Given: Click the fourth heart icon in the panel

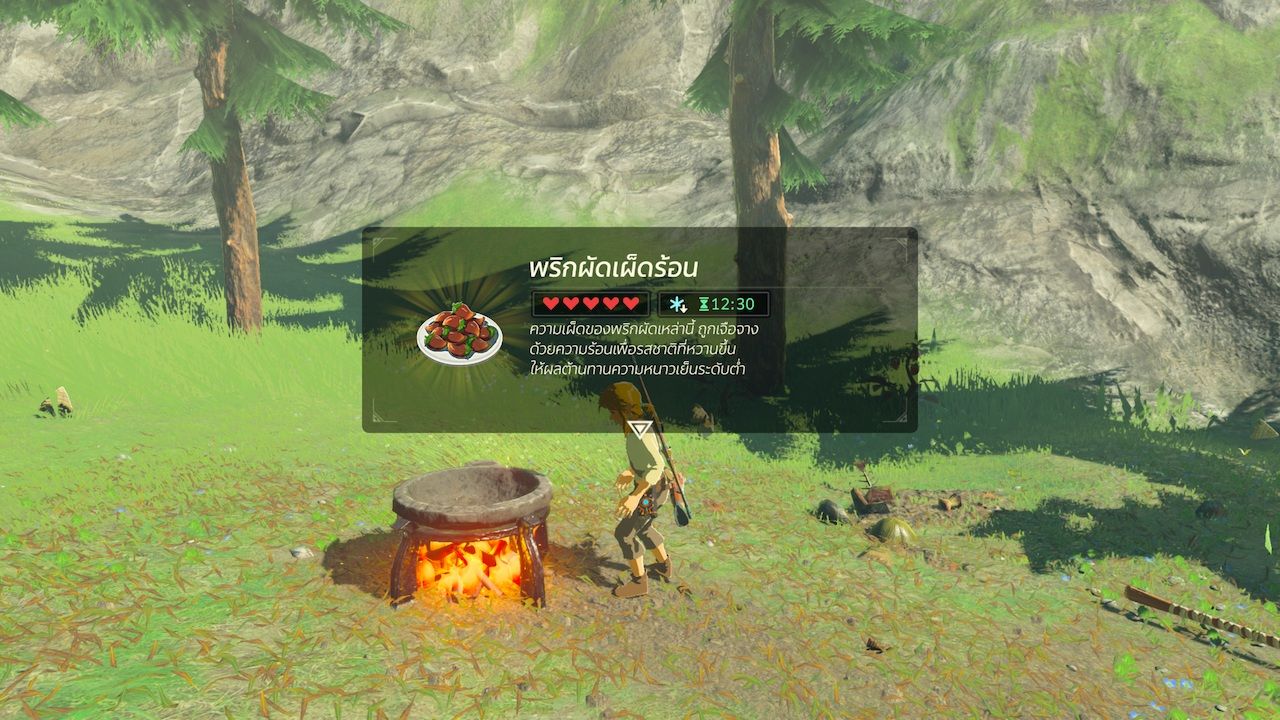Looking at the screenshot, I should coord(611,303).
